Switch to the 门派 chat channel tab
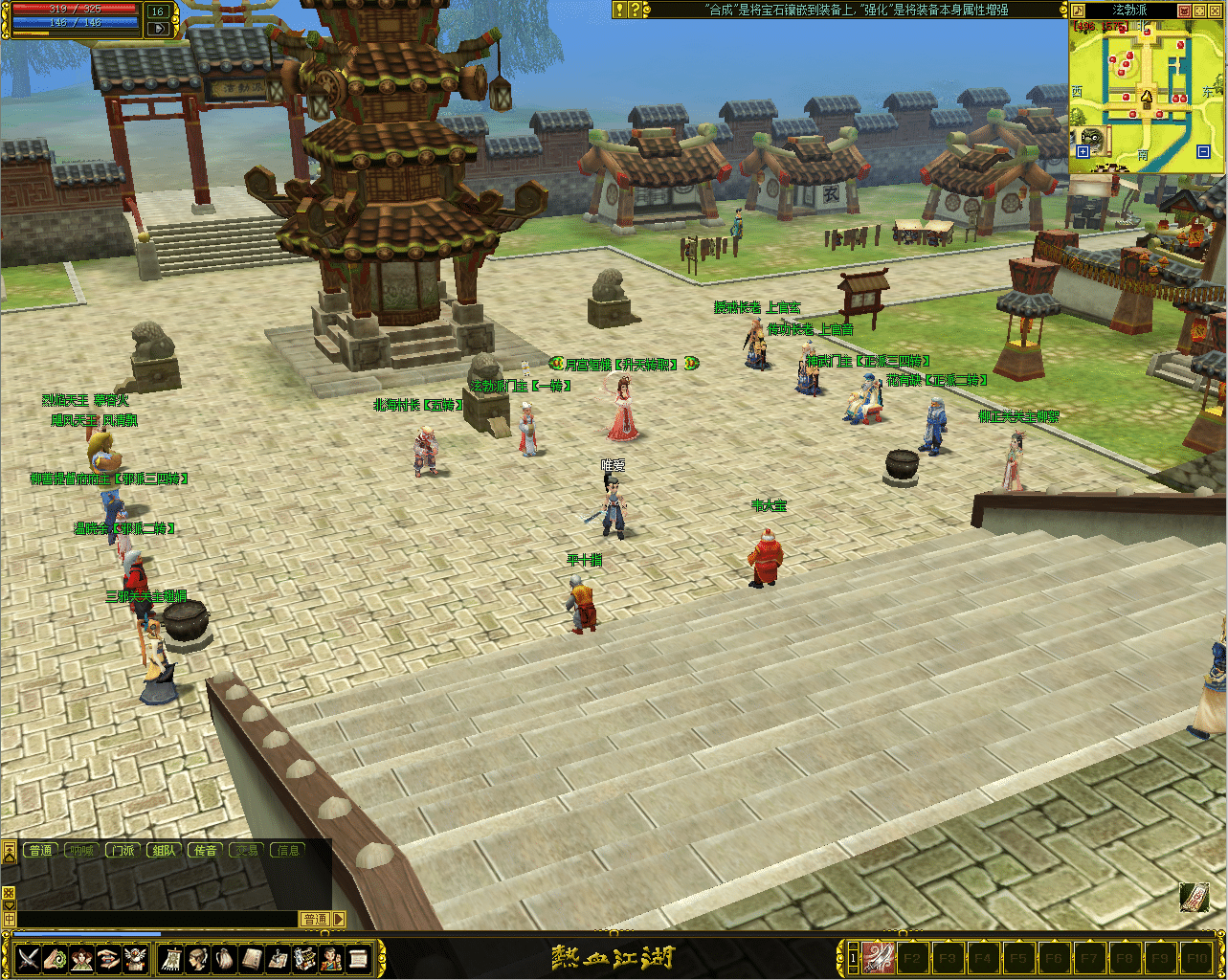1228x980 pixels. pos(122,850)
